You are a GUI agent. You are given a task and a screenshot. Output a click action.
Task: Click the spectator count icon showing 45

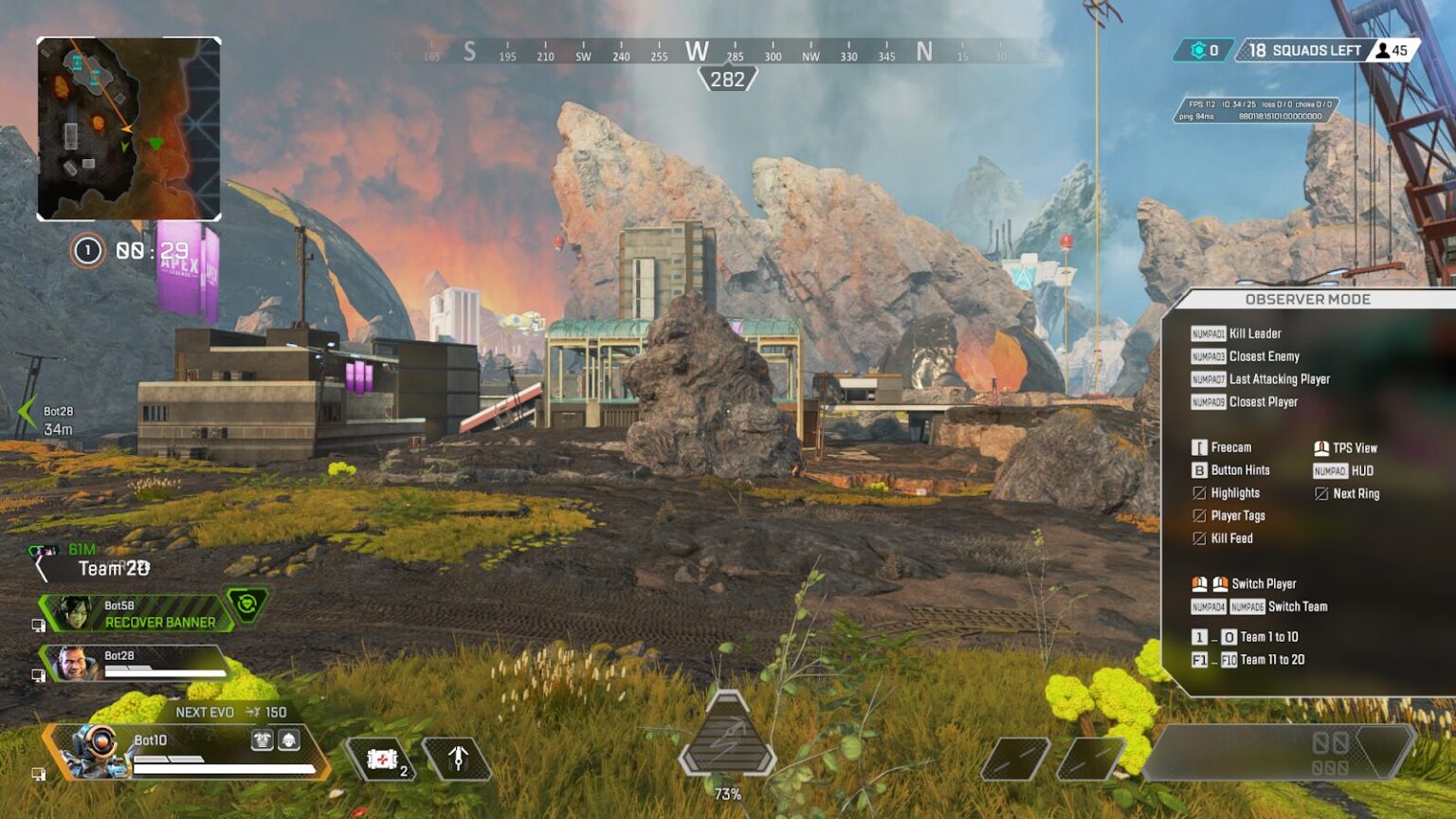(x=1385, y=49)
